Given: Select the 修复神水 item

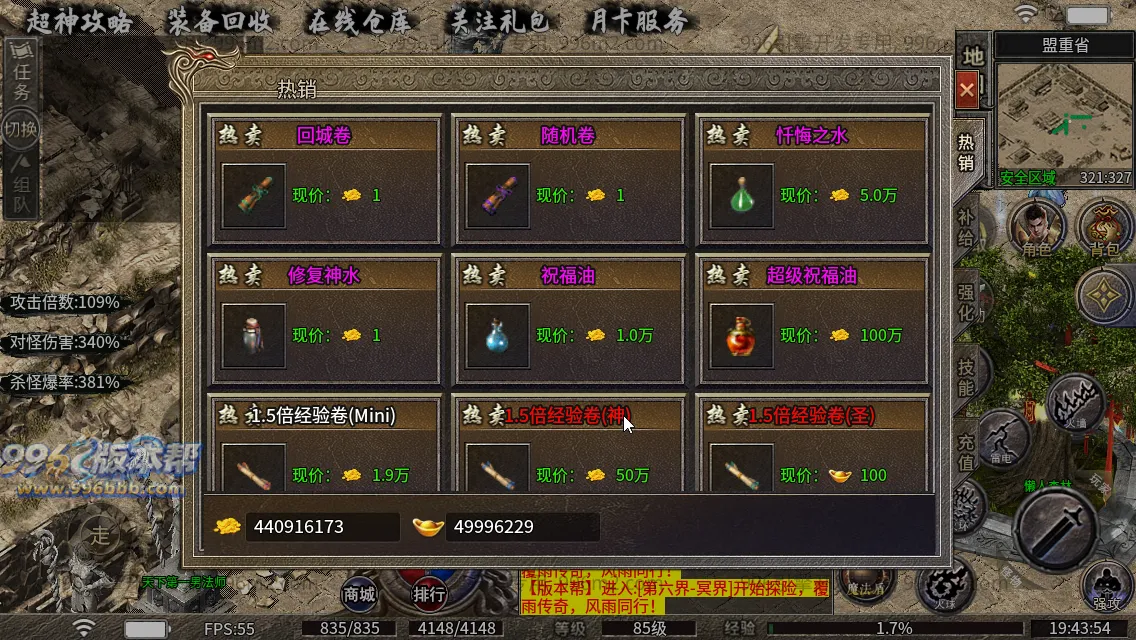Looking at the screenshot, I should coord(254,335).
